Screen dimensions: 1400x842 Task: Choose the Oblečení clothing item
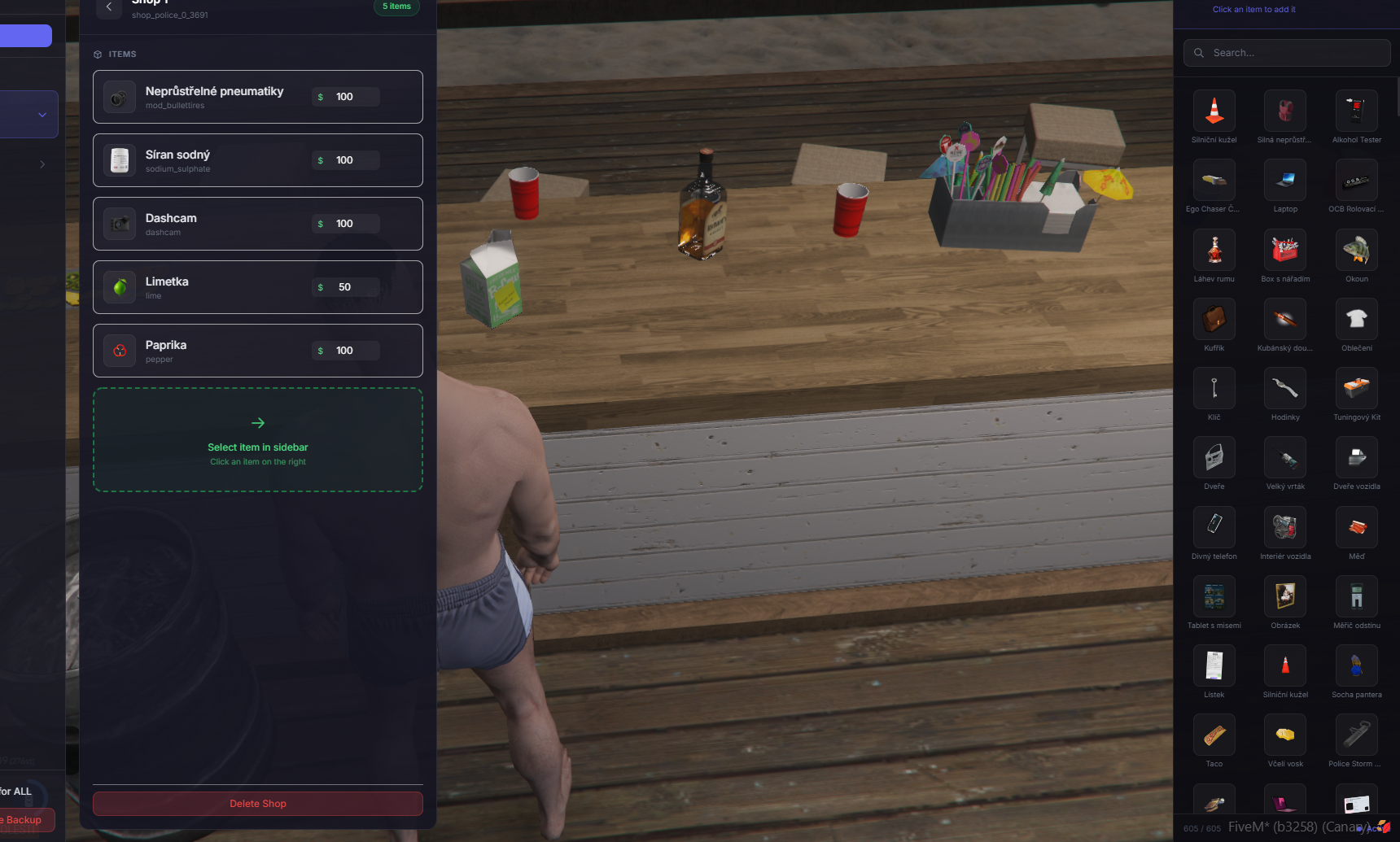point(1356,320)
